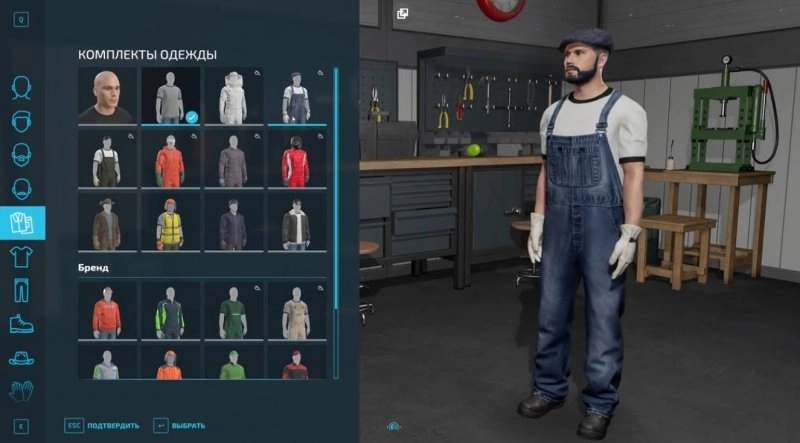
Task: Choose the brown coat with cowboy hat outfit
Action: point(107,222)
